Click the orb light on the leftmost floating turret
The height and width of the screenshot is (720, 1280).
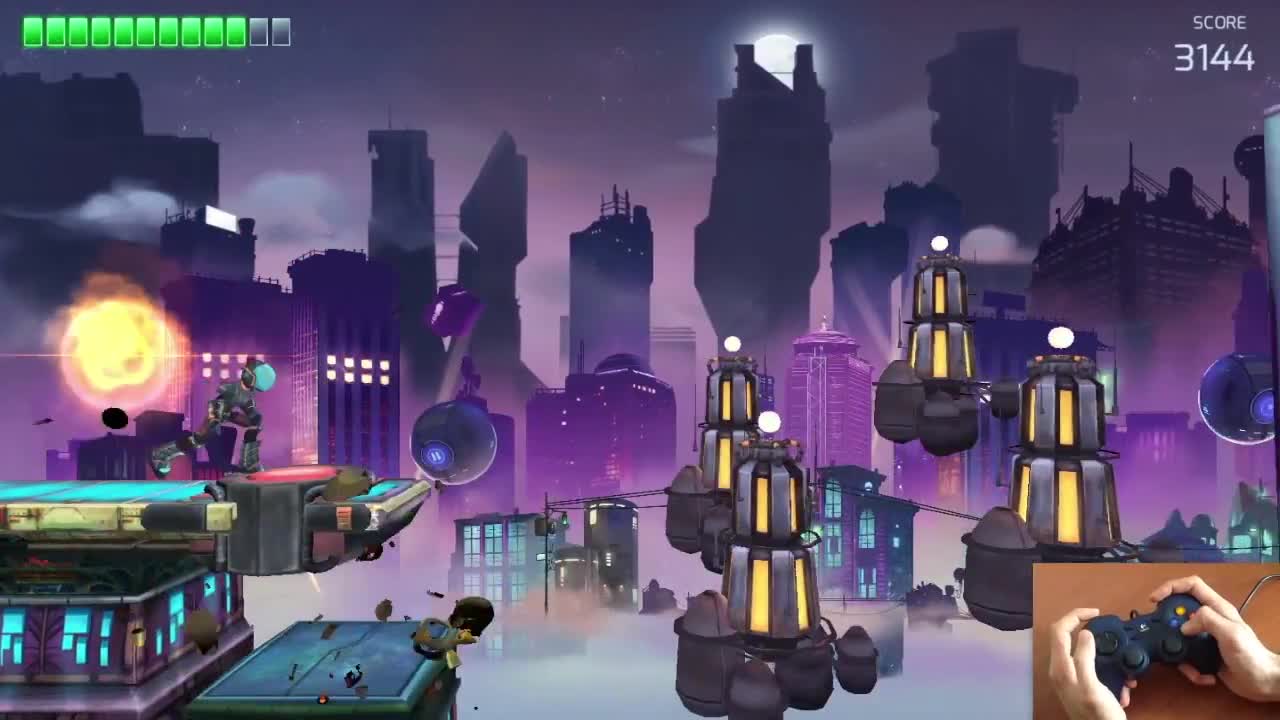click(x=733, y=345)
